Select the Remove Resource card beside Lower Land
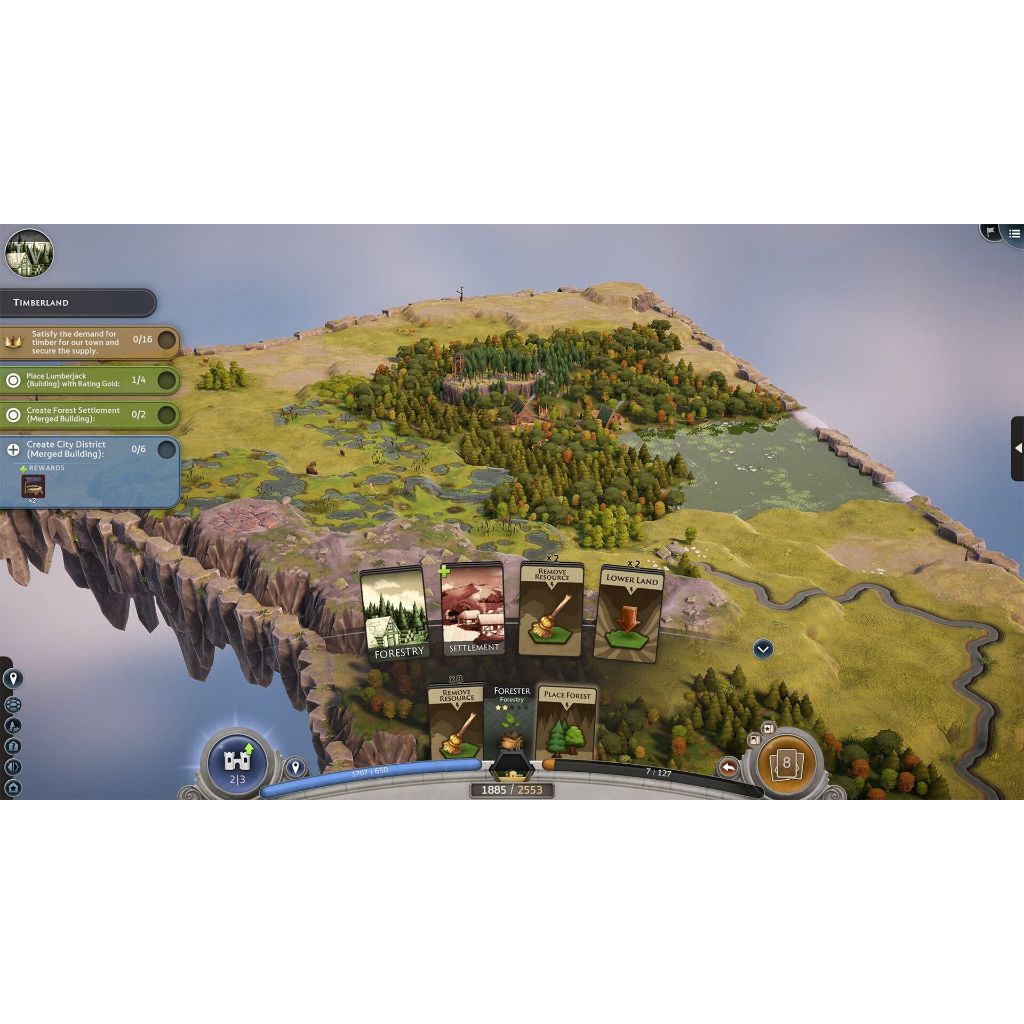Image resolution: width=1024 pixels, height=1024 pixels. point(552,609)
